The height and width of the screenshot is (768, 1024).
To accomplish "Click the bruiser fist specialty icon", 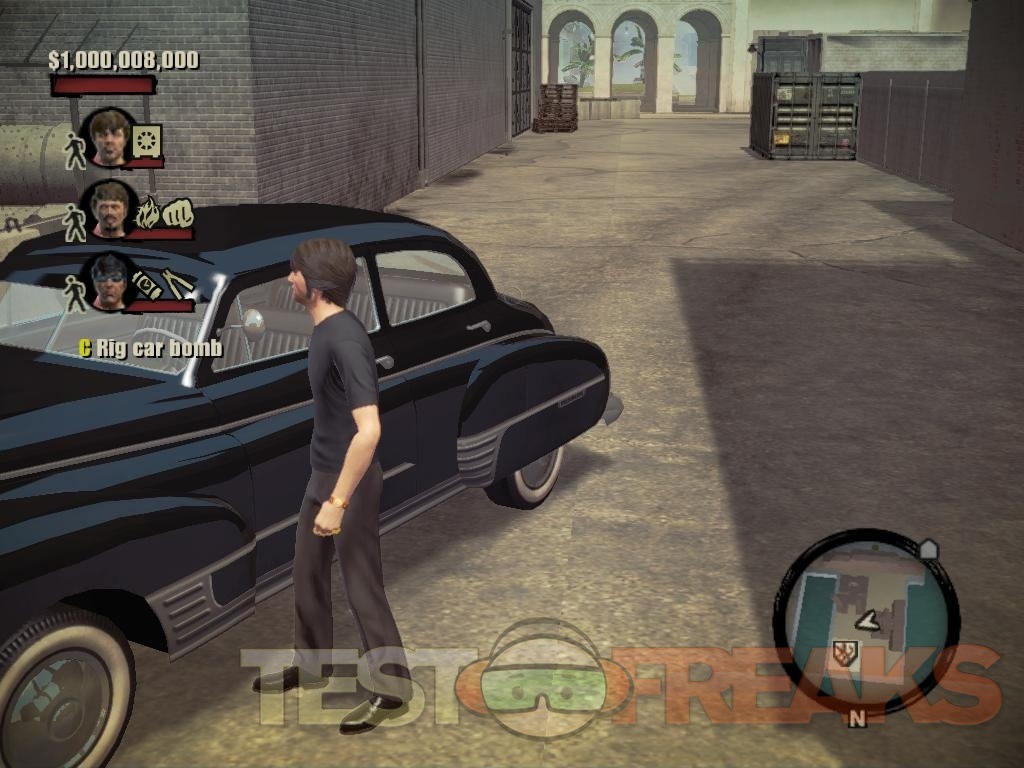I will point(176,213).
